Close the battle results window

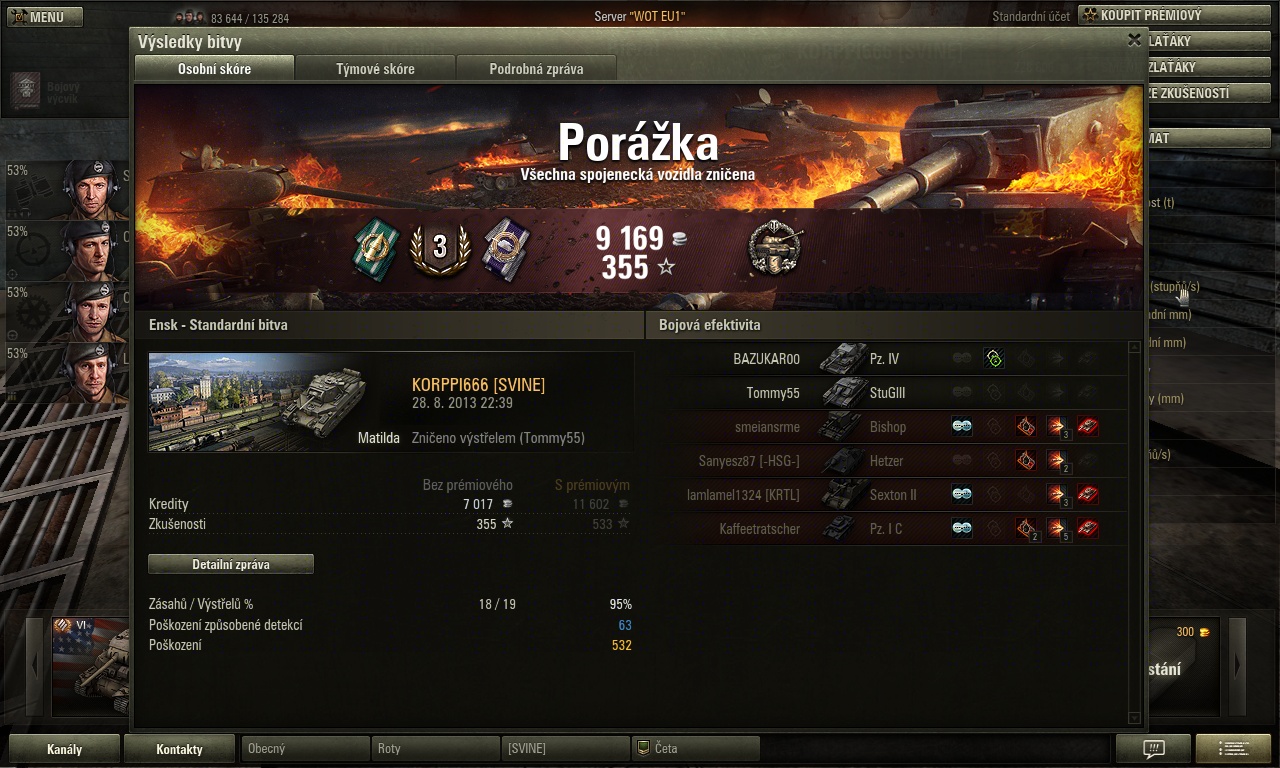click(x=1134, y=40)
